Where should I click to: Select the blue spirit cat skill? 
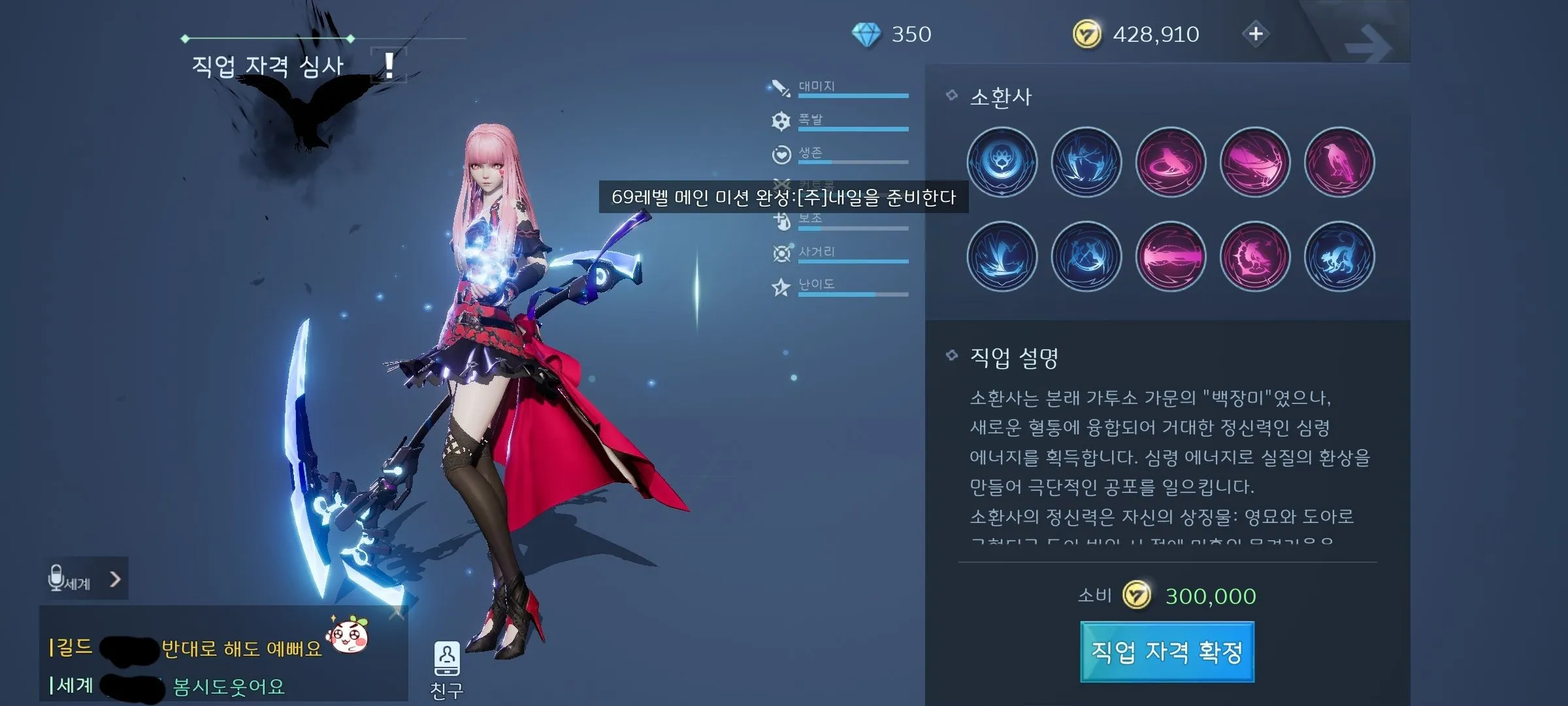coord(1339,256)
